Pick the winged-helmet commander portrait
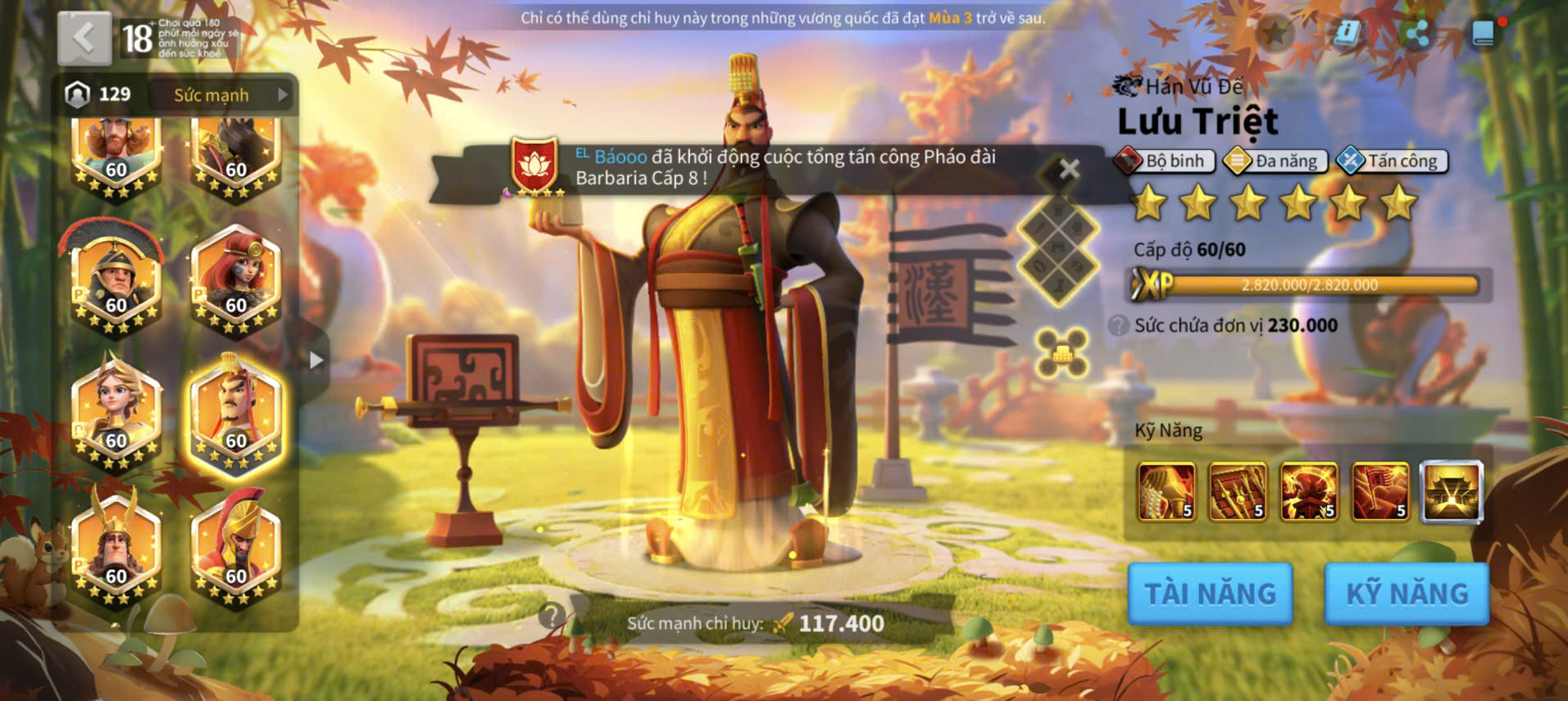 click(116, 551)
